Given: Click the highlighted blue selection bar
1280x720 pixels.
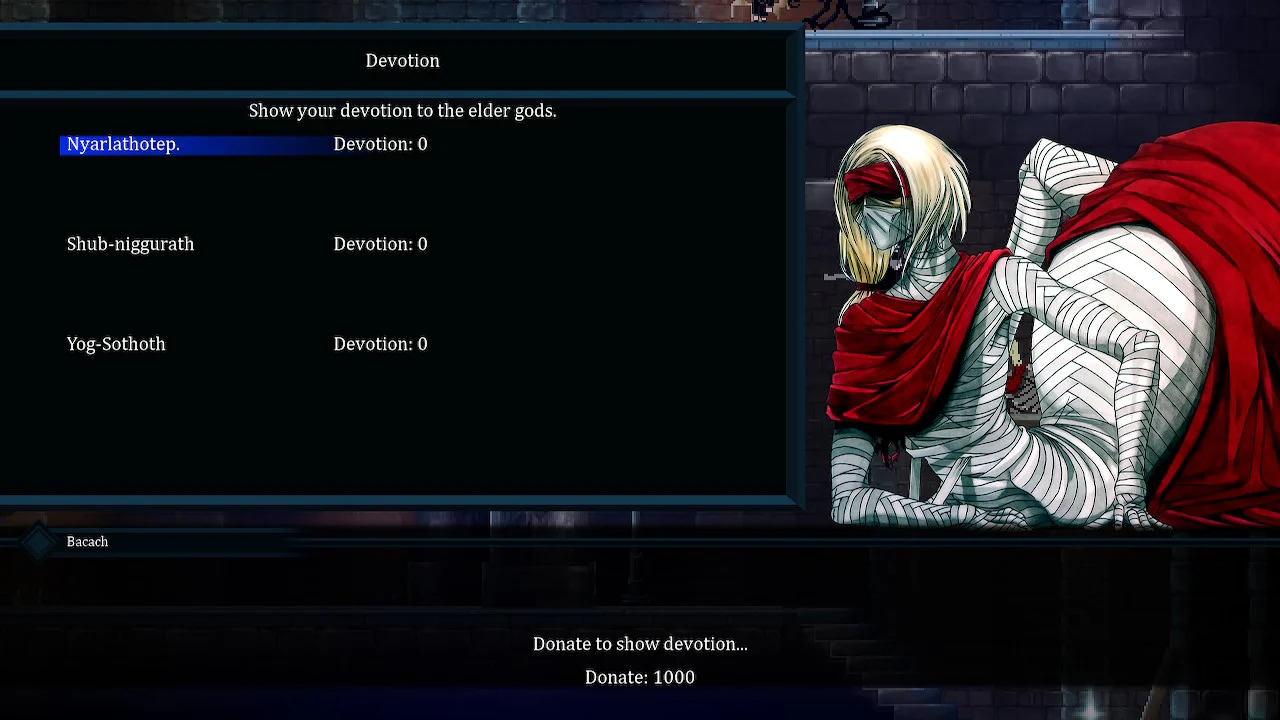Looking at the screenshot, I should (195, 144).
